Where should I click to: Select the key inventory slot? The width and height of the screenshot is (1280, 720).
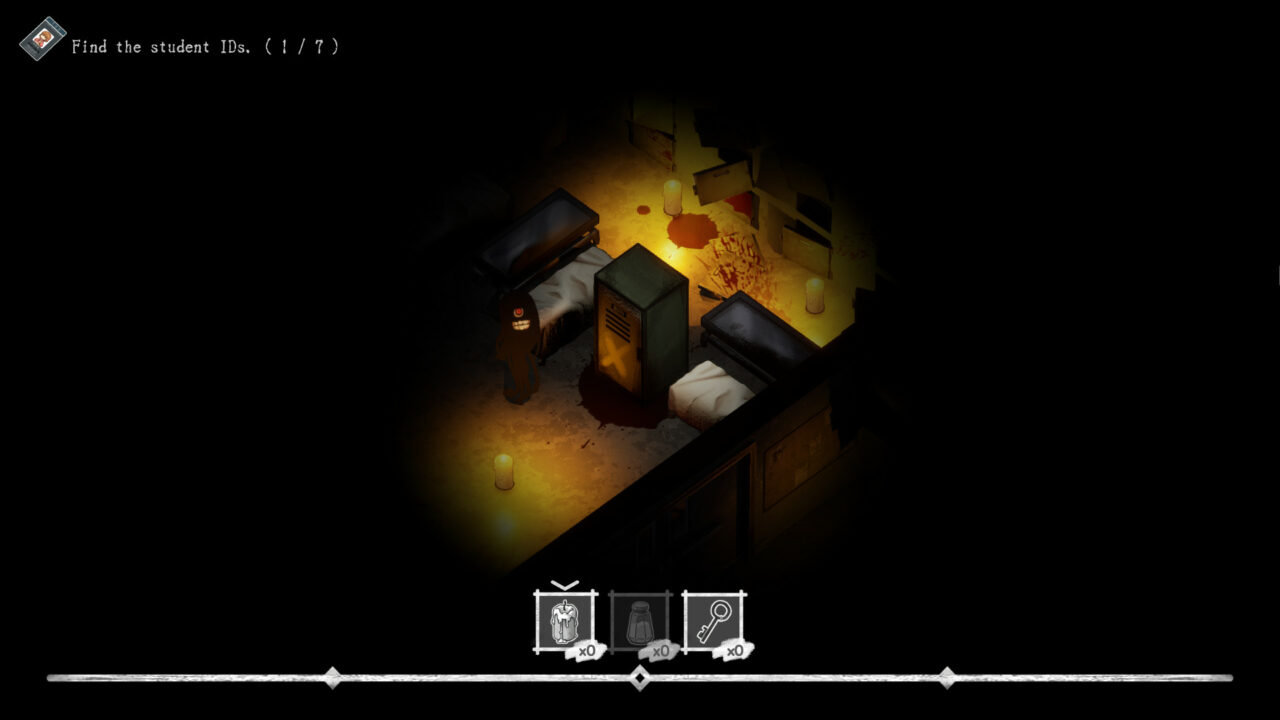pyautogui.click(x=714, y=622)
